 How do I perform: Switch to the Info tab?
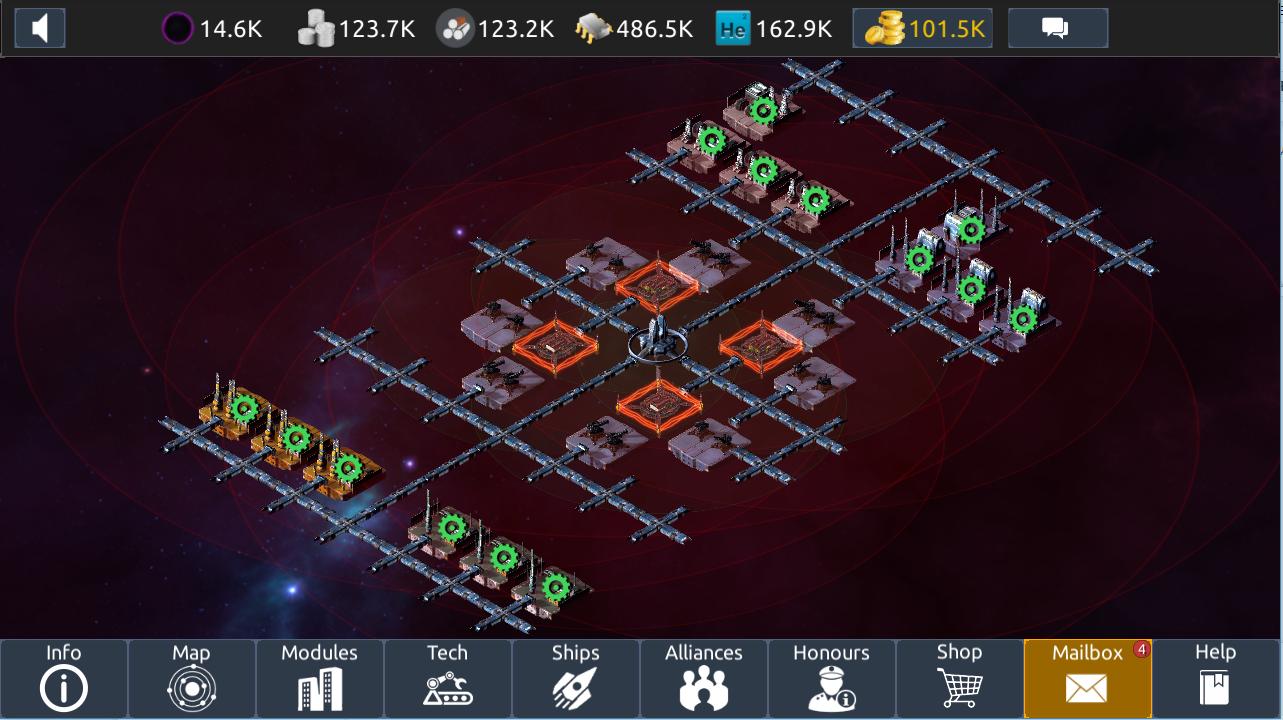coord(63,678)
